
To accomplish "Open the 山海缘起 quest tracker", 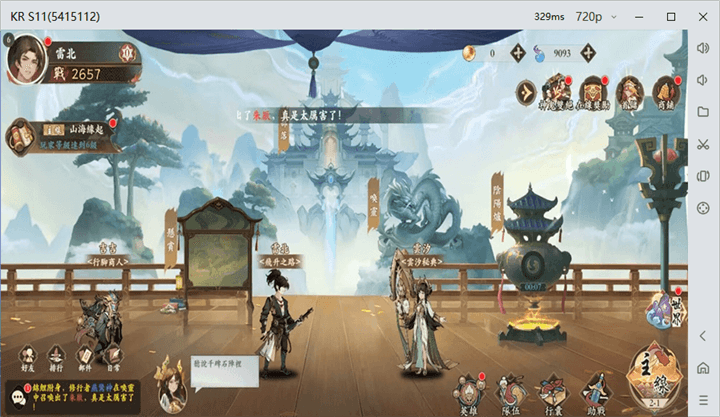I will click(60, 136).
